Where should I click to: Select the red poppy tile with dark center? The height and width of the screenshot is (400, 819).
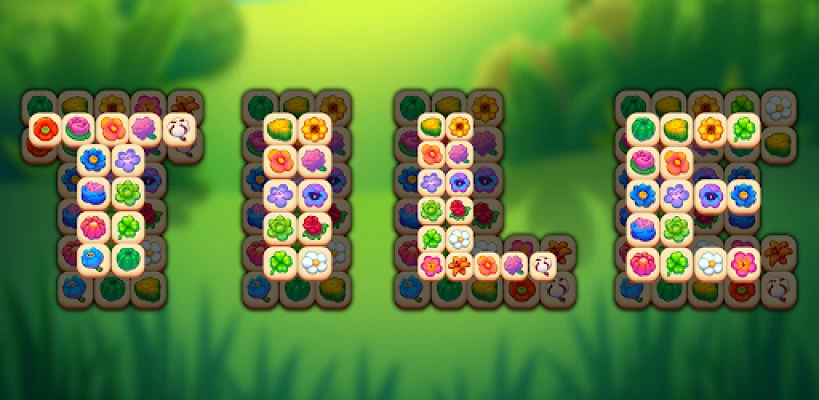pyautogui.click(x=45, y=128)
